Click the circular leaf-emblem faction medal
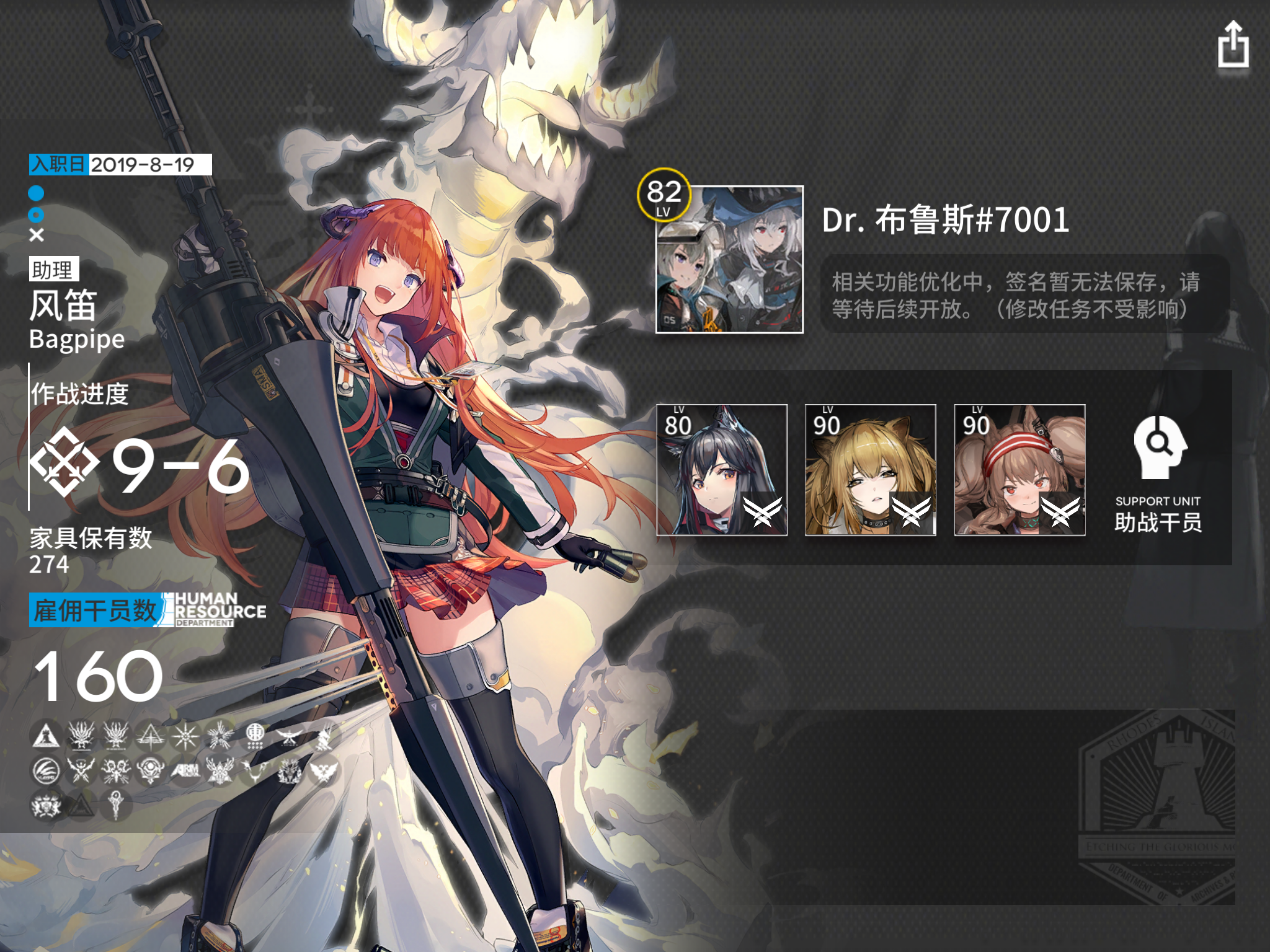1270x952 pixels. coord(46,770)
